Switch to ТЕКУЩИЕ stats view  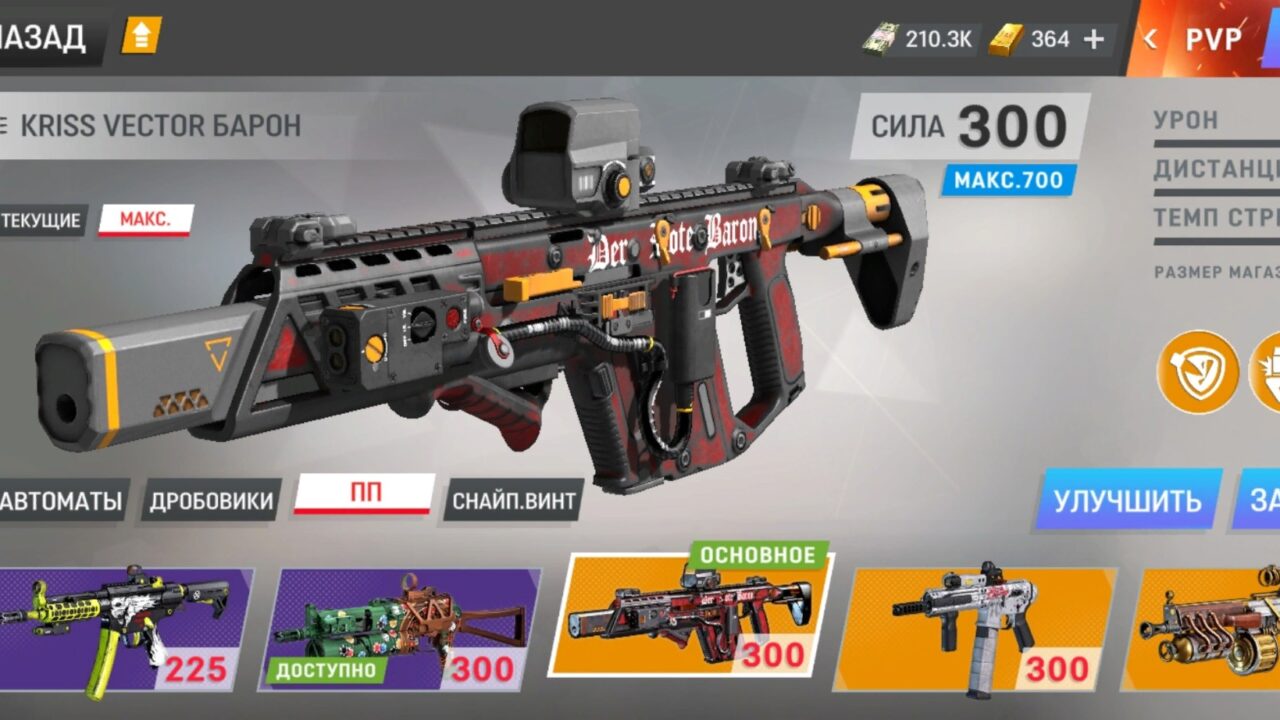click(41, 220)
